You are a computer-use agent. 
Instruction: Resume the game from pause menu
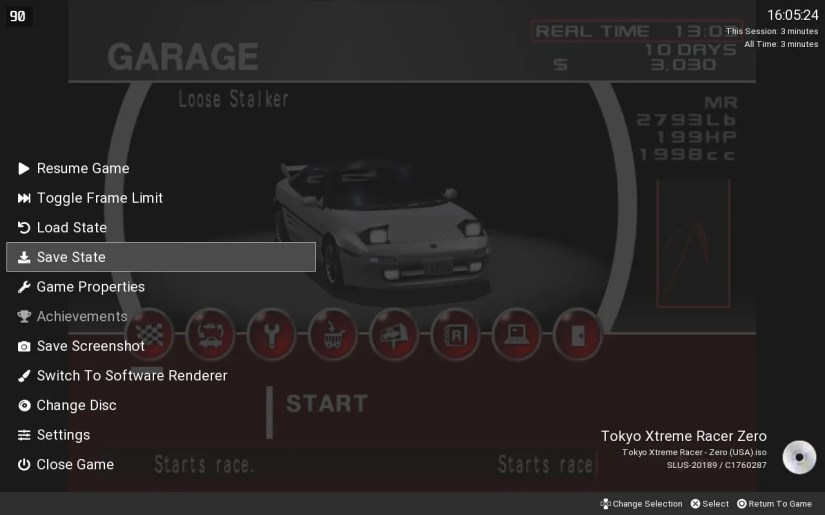[83, 168]
